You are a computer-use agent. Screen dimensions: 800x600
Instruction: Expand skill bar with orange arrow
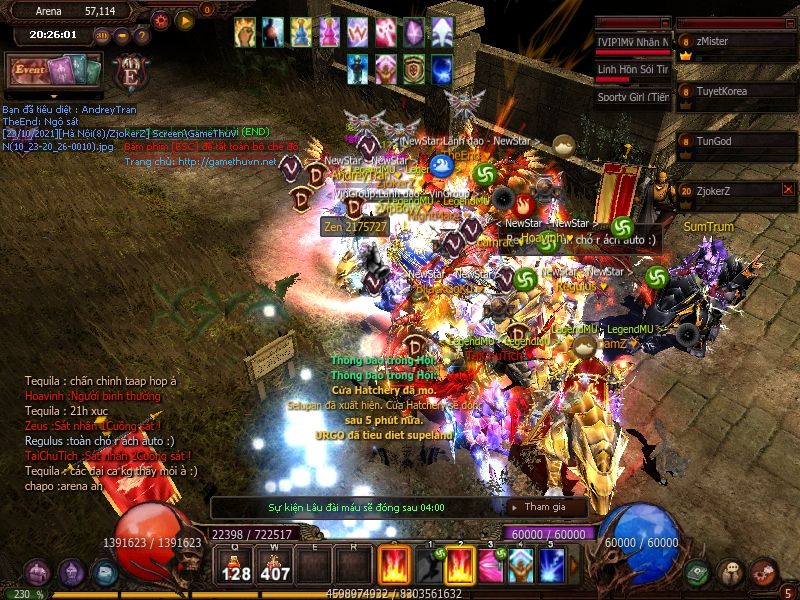[x=574, y=565]
